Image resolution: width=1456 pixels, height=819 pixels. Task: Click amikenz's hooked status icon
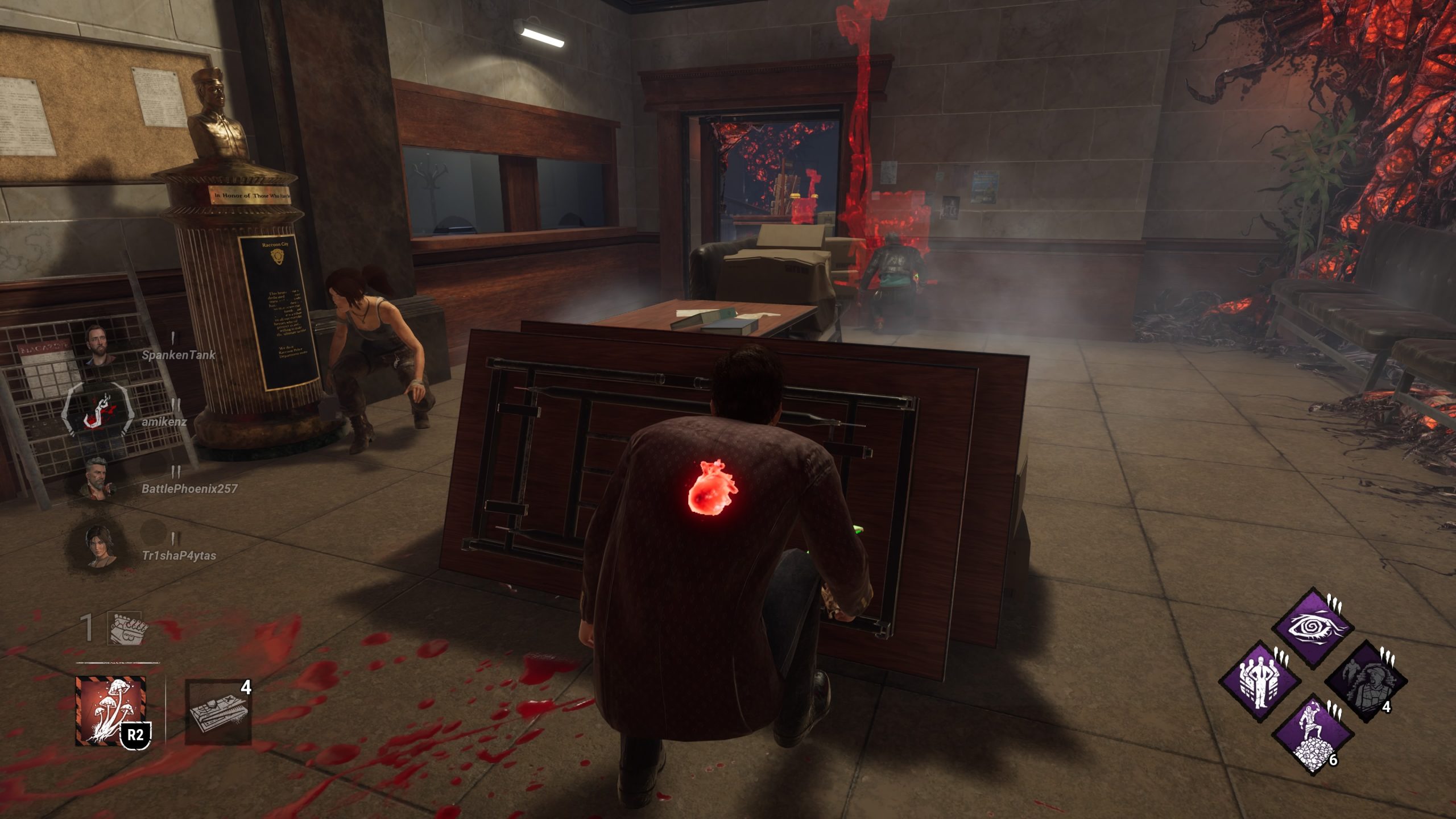pyautogui.click(x=98, y=411)
